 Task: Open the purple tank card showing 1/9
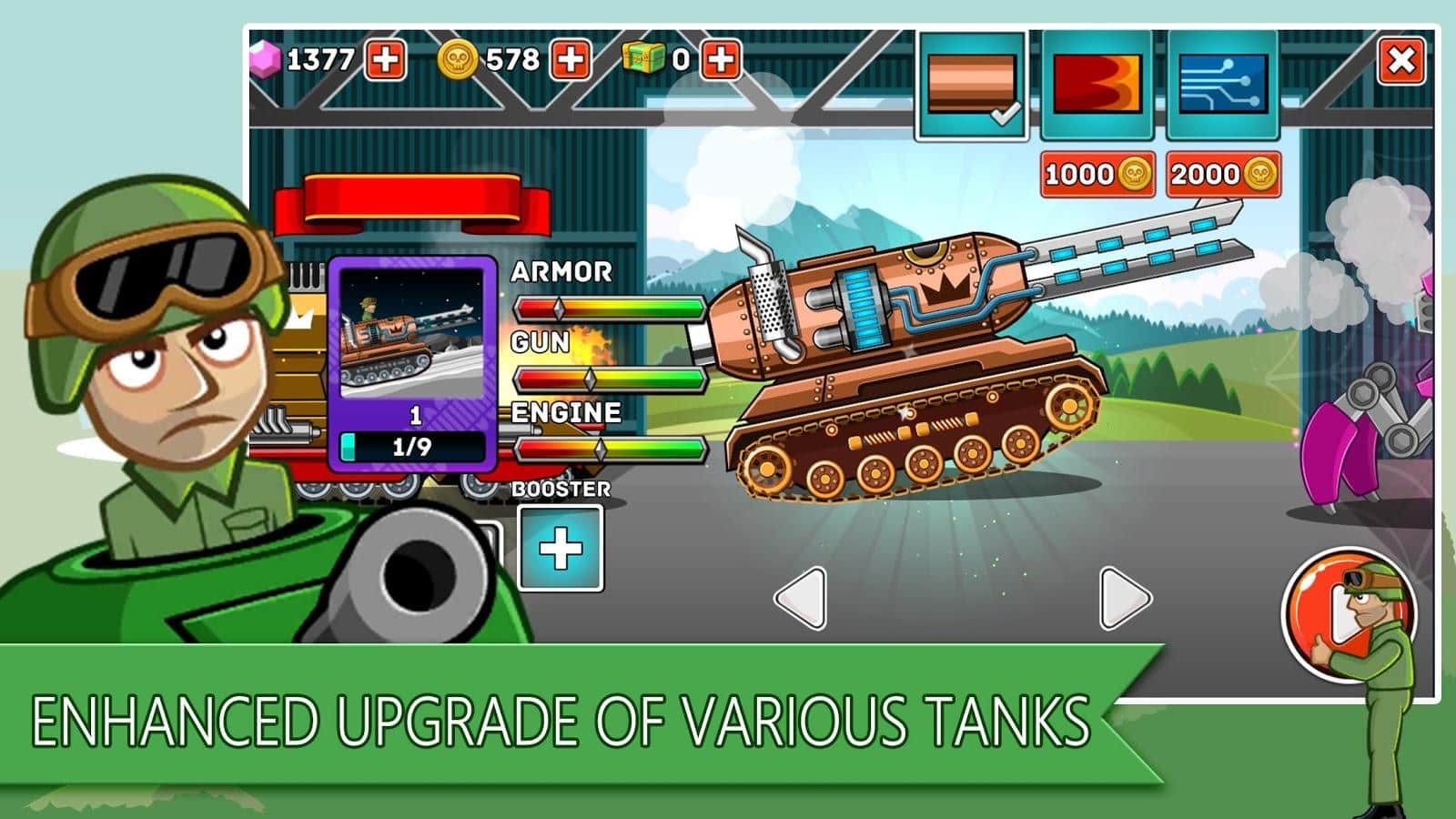click(x=411, y=364)
